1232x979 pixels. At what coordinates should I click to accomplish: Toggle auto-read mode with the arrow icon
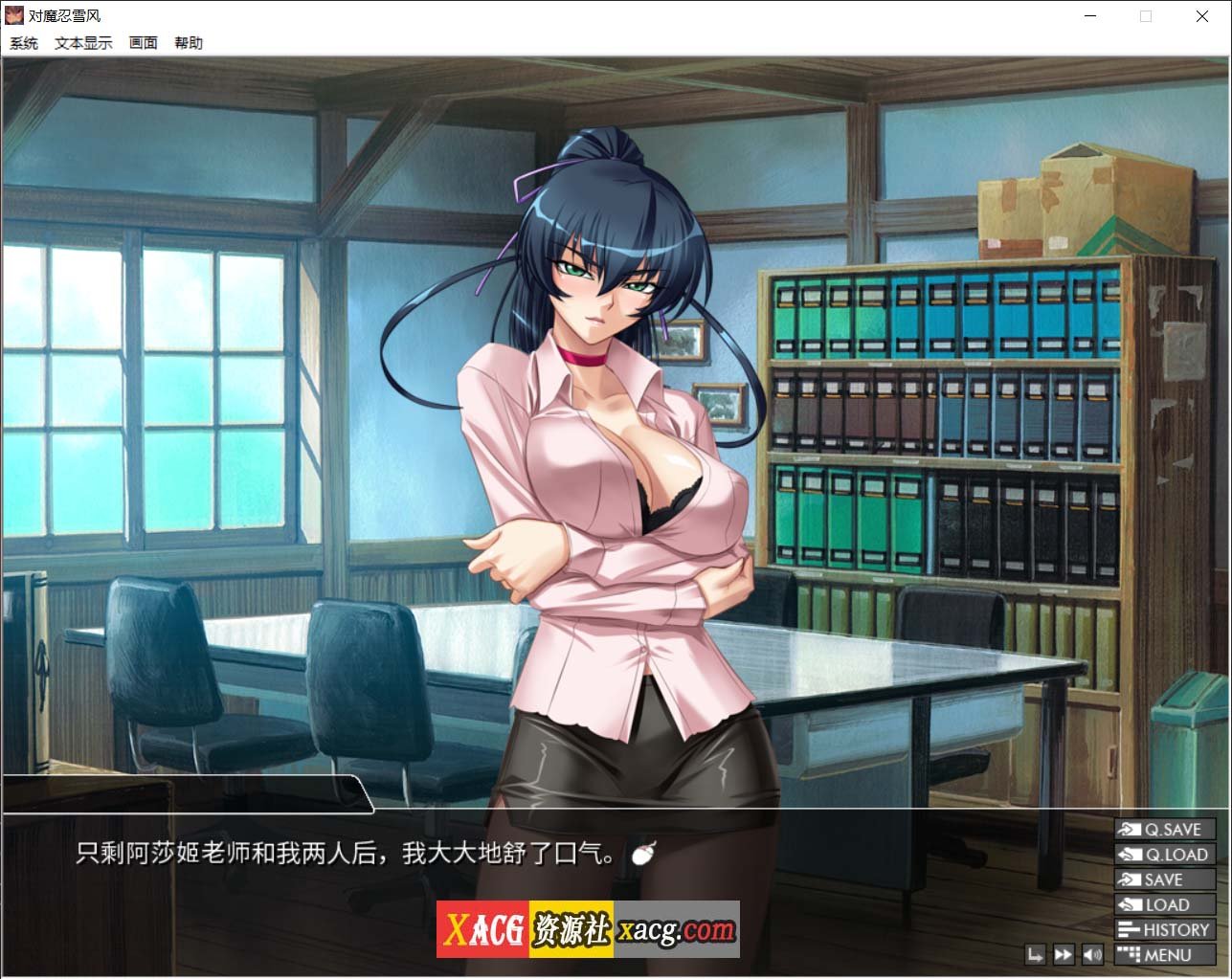click(x=1033, y=954)
